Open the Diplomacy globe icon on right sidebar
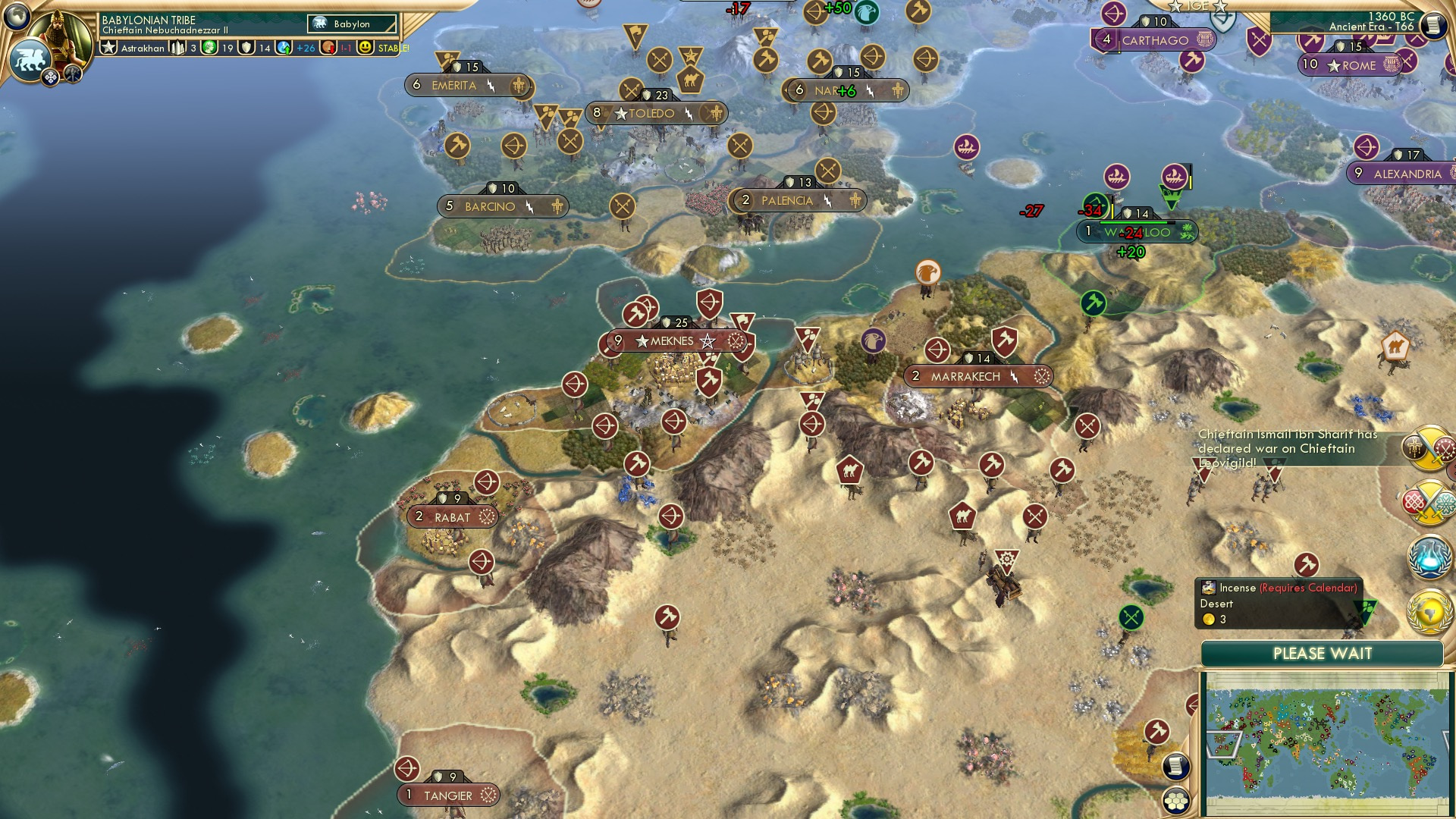The width and height of the screenshot is (1456, 819). click(1429, 610)
